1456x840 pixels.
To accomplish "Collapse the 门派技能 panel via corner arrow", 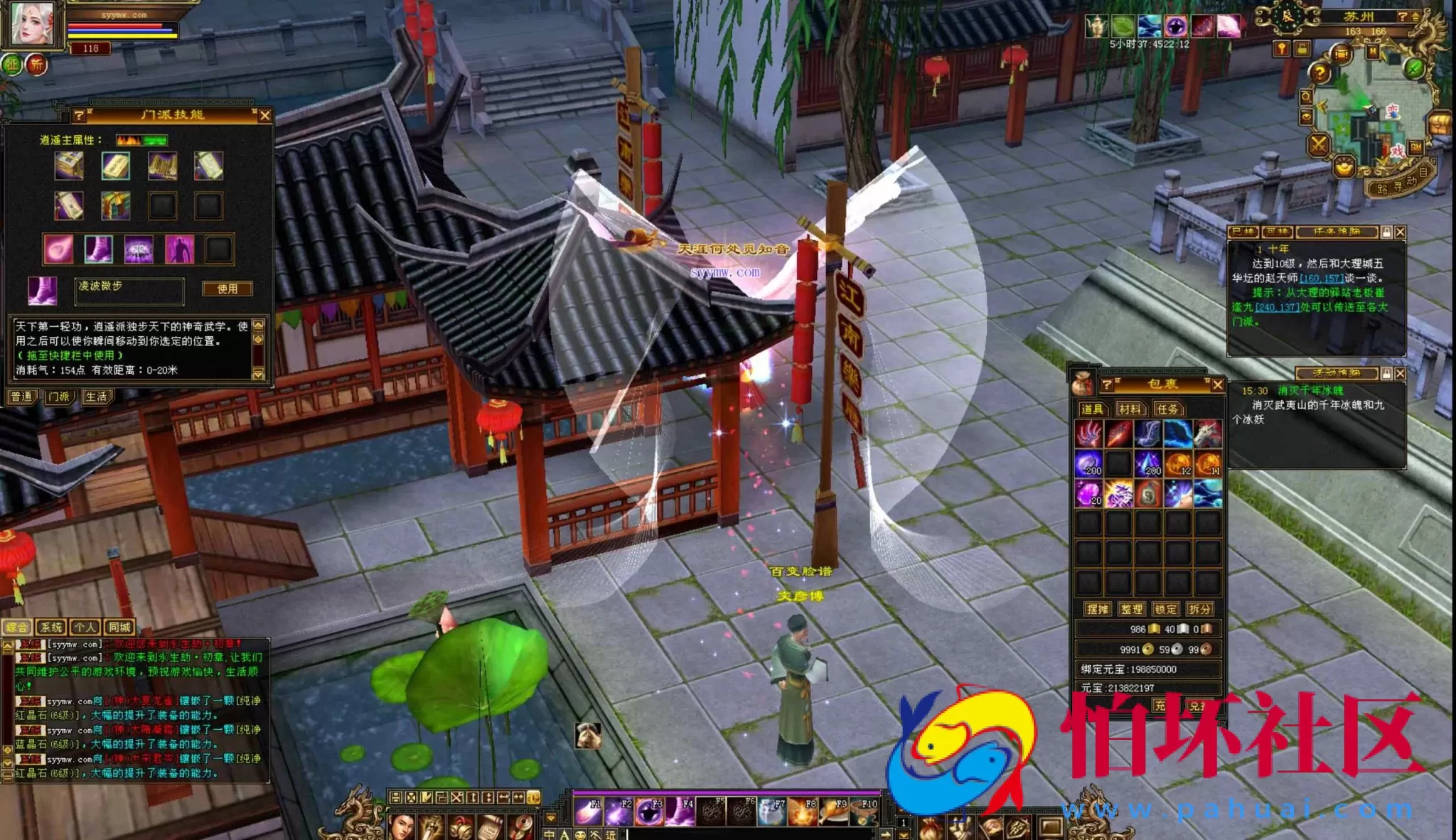I will tap(255, 110).
